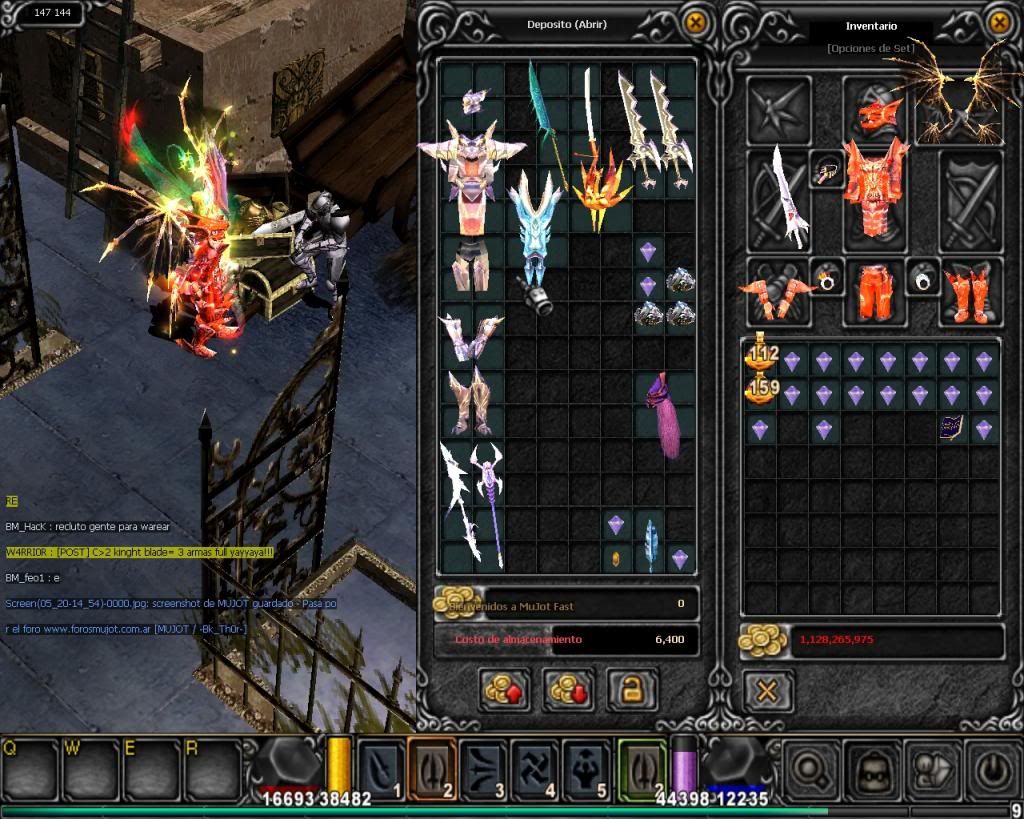This screenshot has height=819, width=1024.
Task: Select the equipped red dragon armor
Action: tap(876, 190)
